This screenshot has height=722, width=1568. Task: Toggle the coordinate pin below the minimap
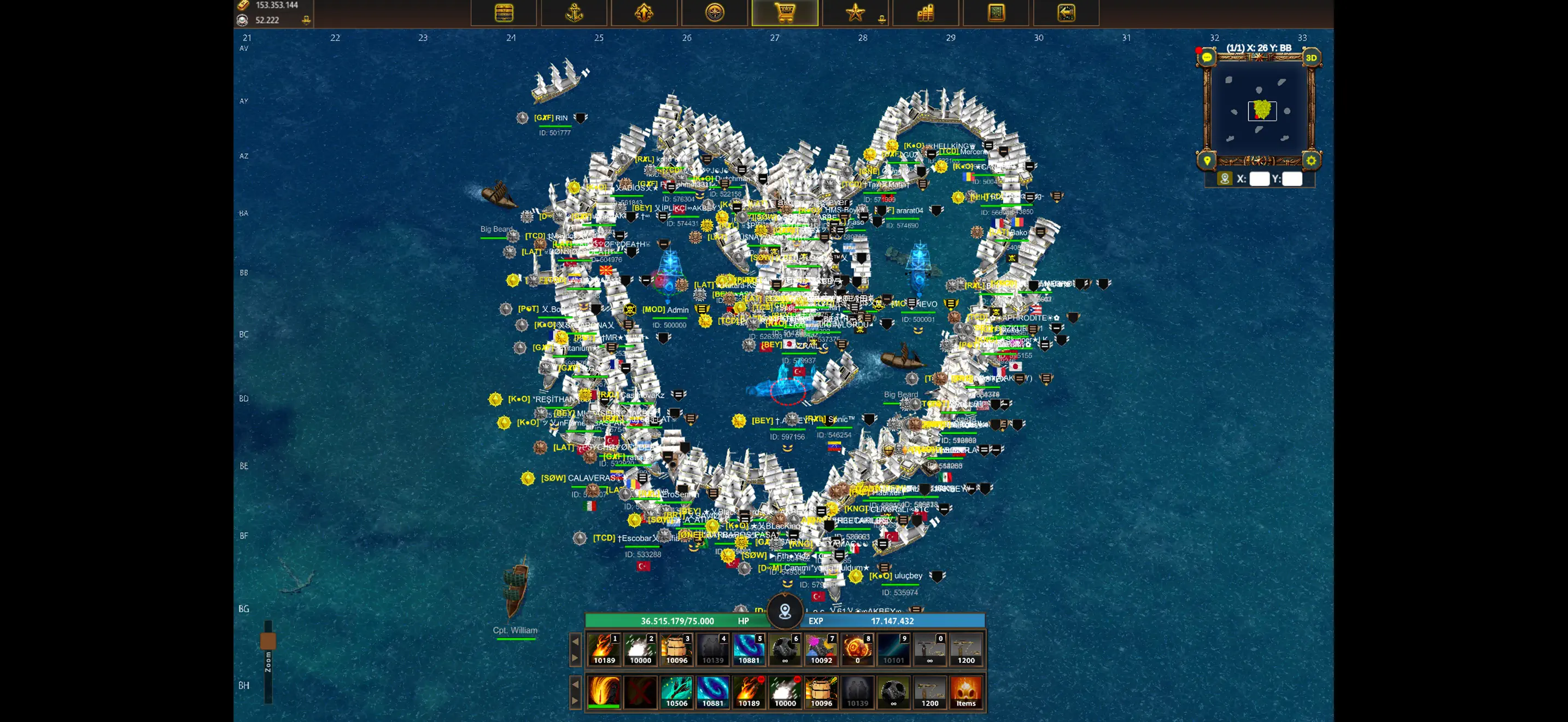click(x=1226, y=178)
